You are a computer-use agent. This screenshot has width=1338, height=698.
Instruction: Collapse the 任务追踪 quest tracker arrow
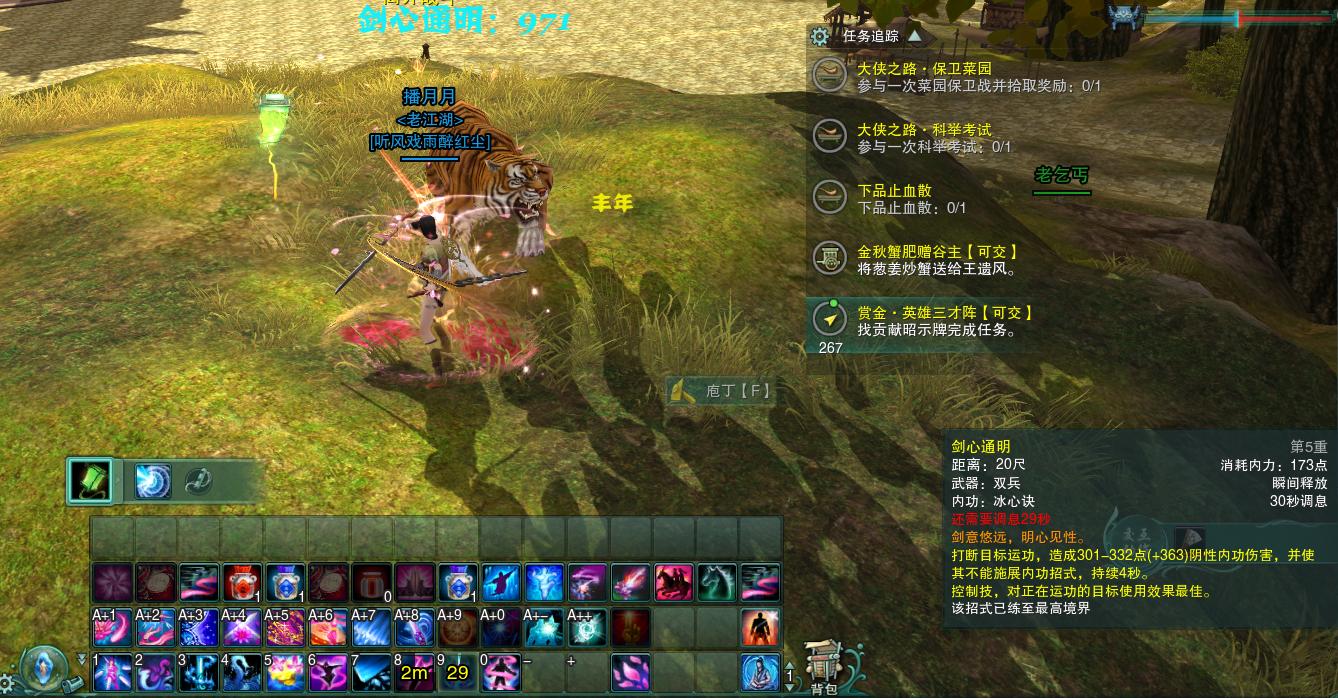click(x=914, y=35)
